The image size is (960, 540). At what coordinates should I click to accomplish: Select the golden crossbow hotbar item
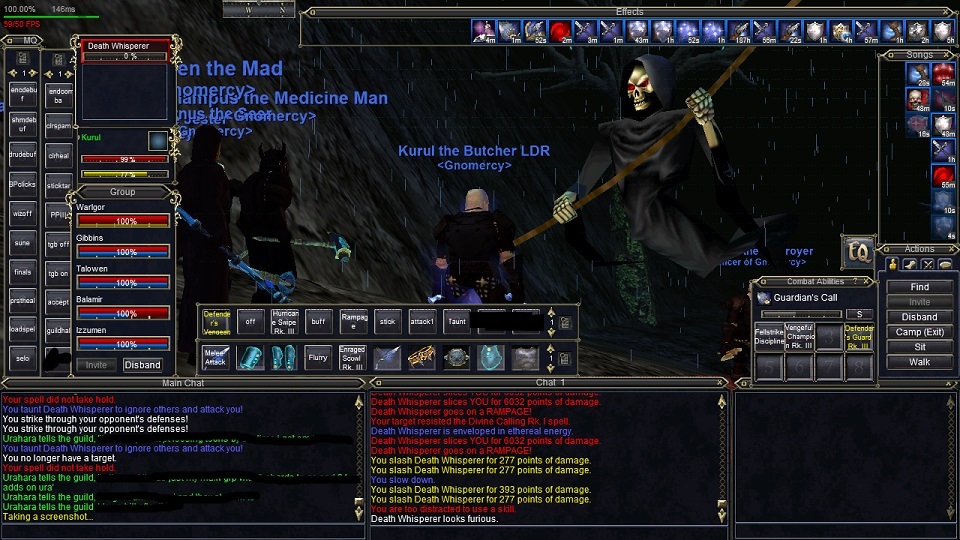click(421, 358)
